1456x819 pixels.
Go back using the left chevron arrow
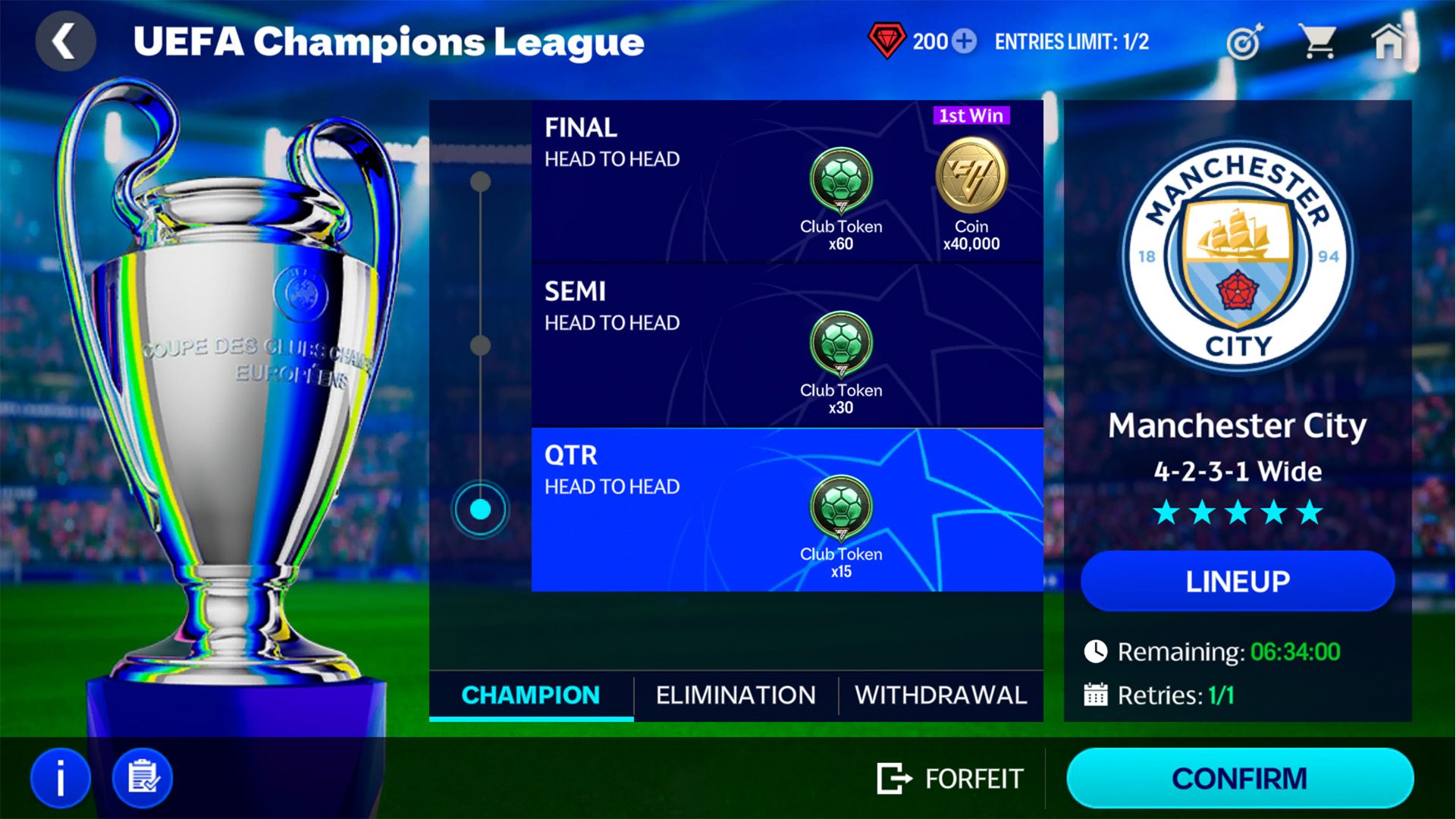pos(65,41)
